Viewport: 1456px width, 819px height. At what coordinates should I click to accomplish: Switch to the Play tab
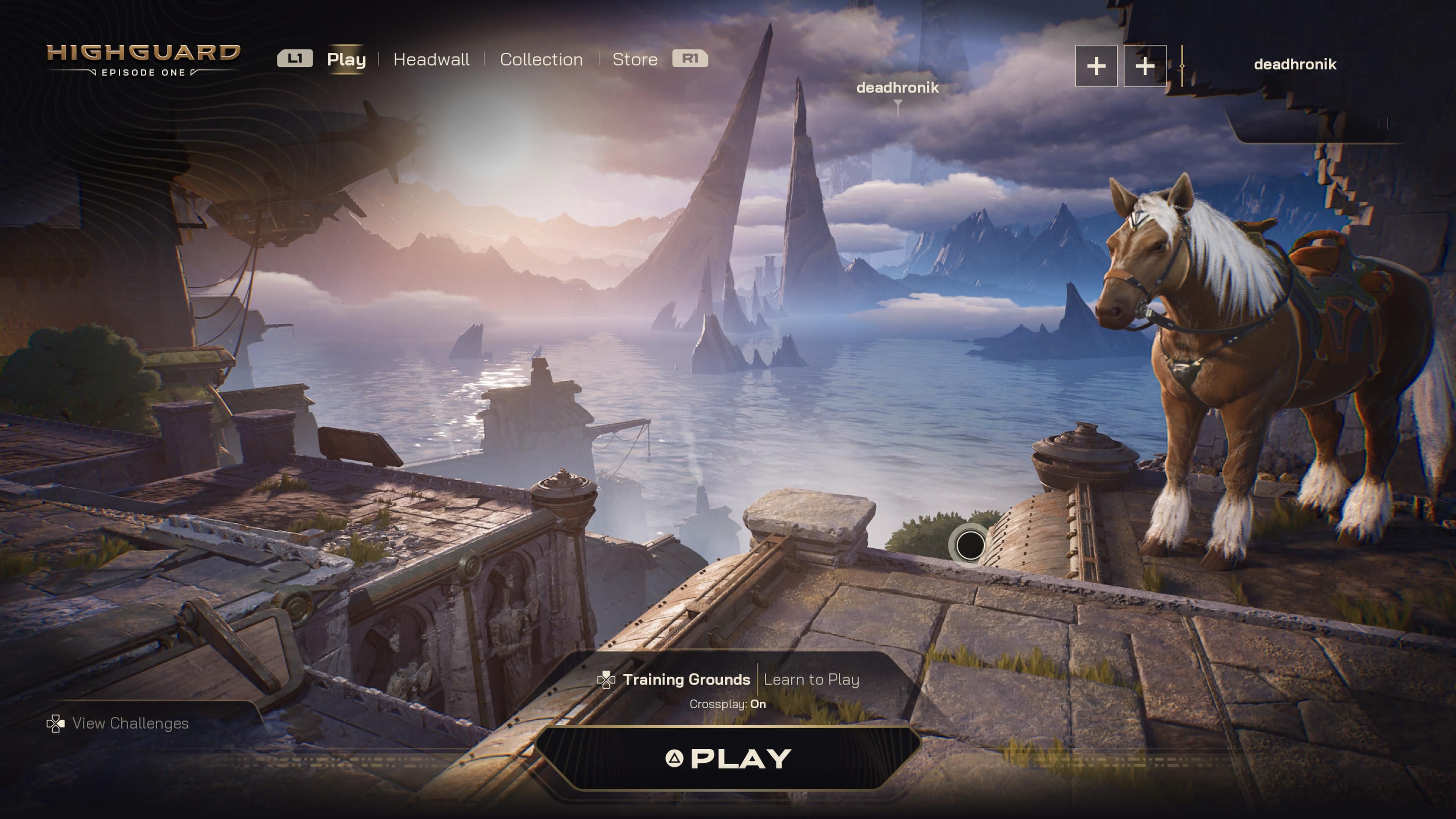pos(346,60)
